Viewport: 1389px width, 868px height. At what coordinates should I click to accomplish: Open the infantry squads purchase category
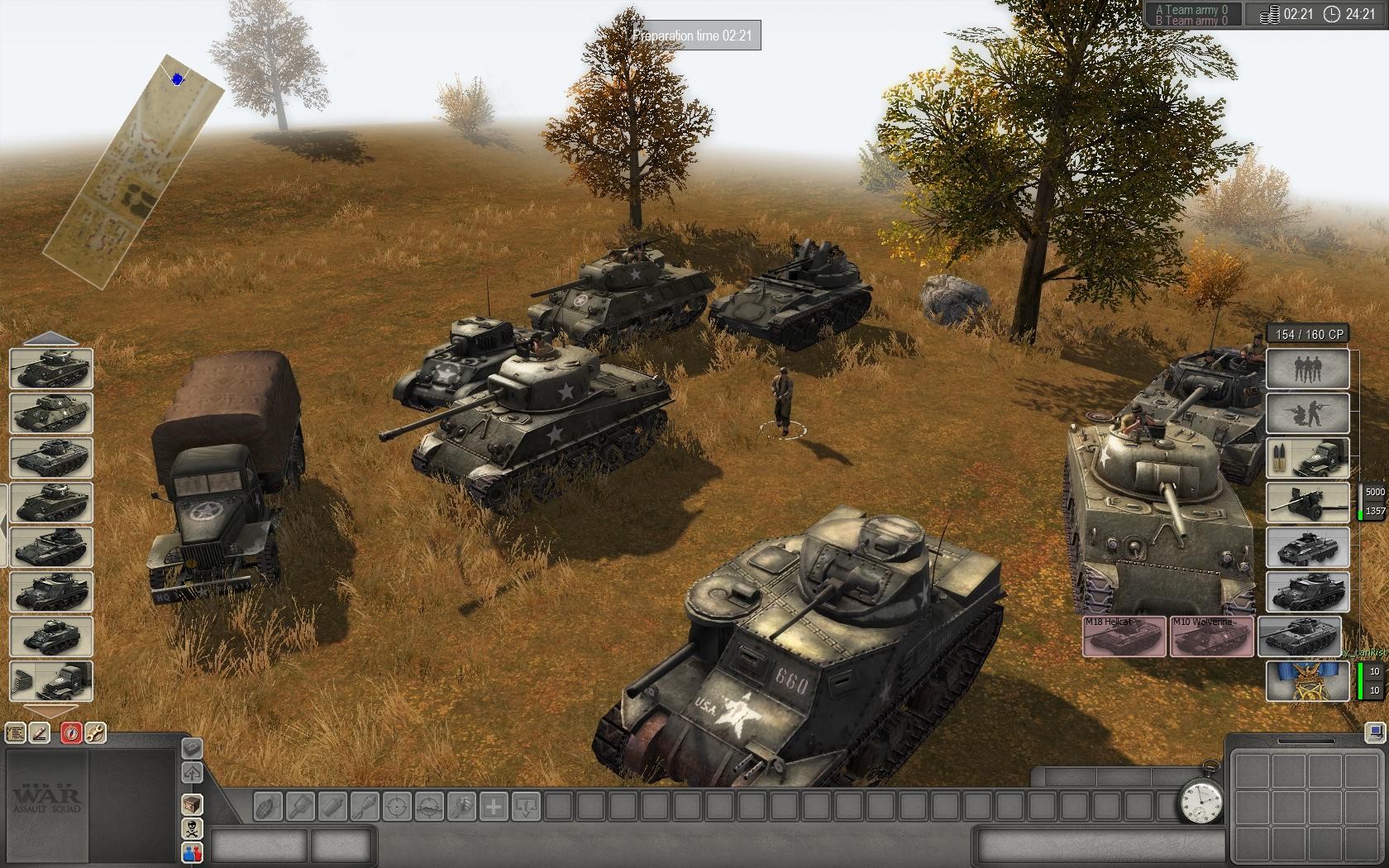(1307, 368)
